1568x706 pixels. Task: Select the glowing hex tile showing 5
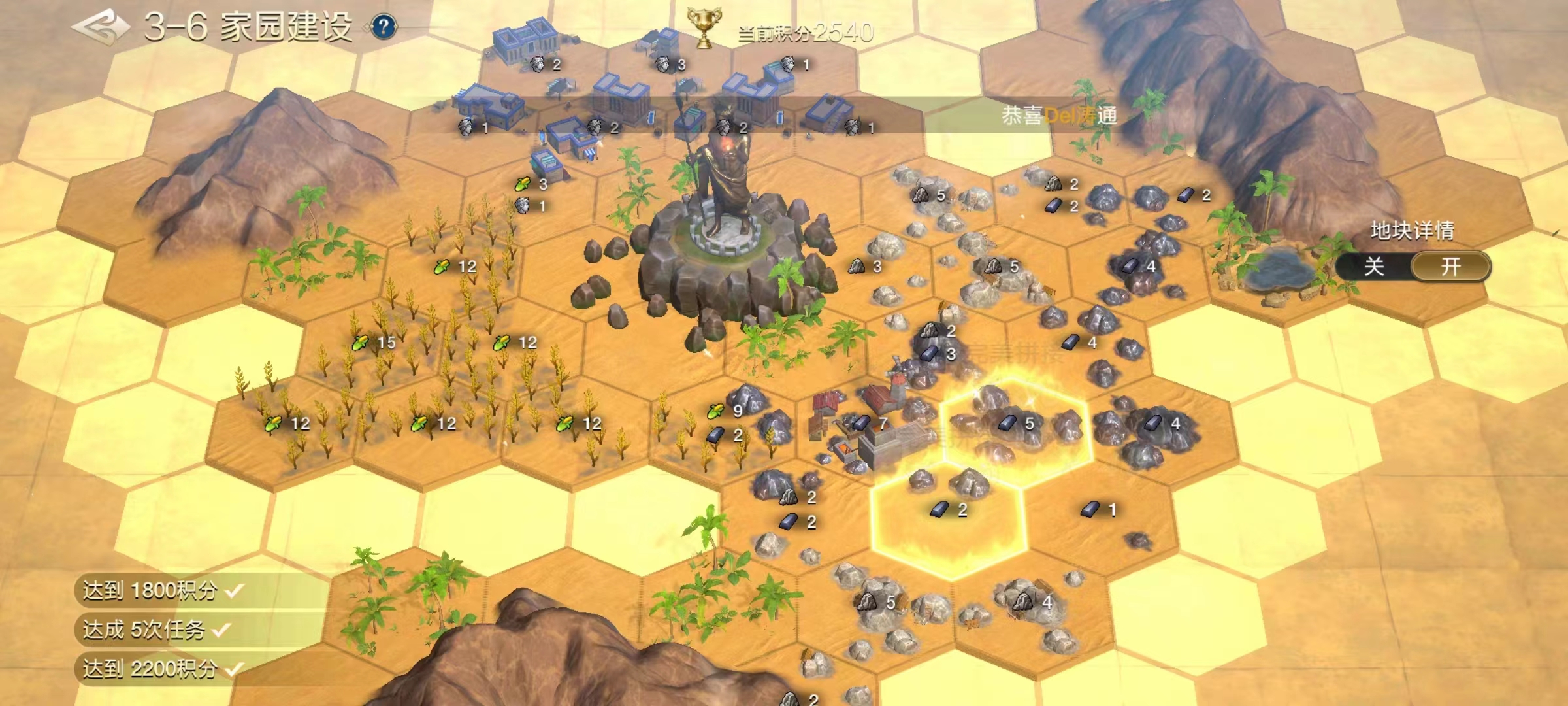coord(1016,425)
